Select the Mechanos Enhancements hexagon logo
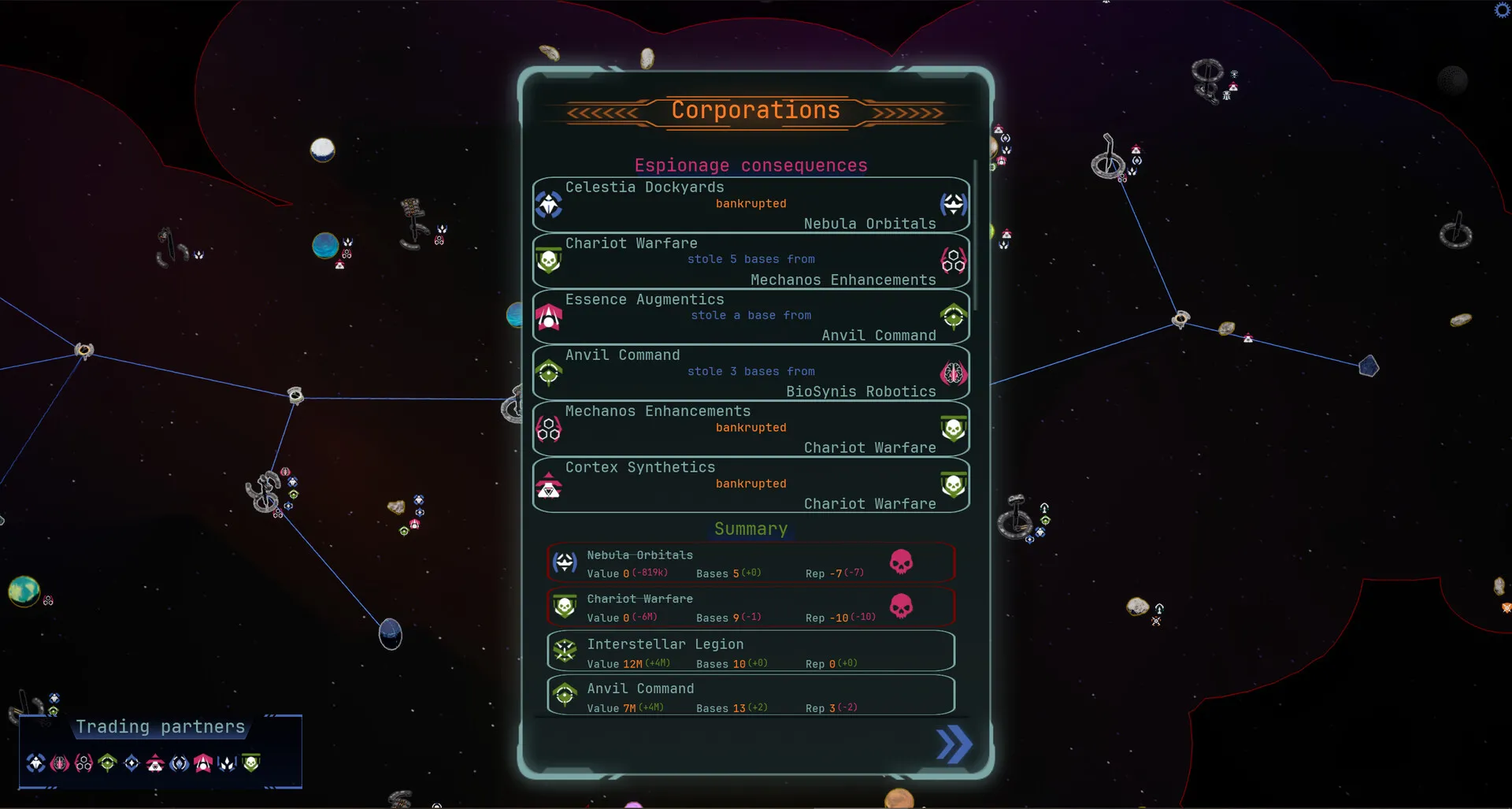The height and width of the screenshot is (809, 1512). coord(549,429)
